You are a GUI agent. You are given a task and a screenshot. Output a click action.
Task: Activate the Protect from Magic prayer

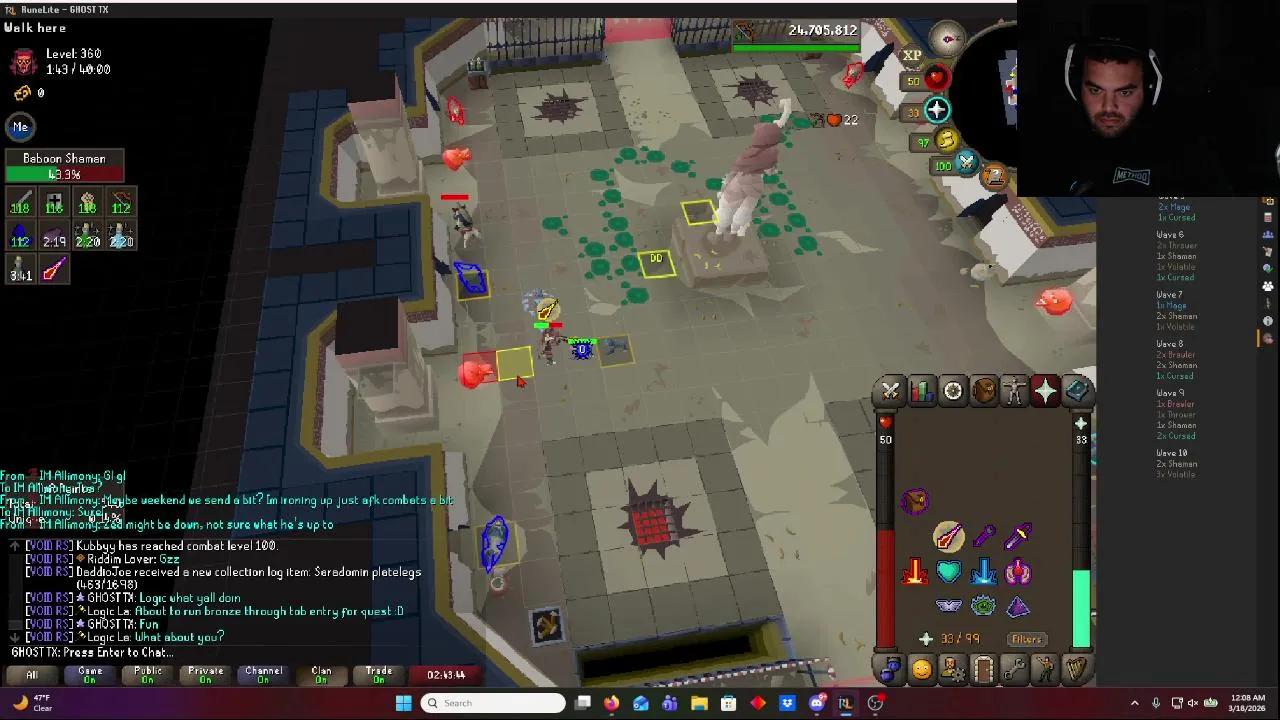coord(984,573)
